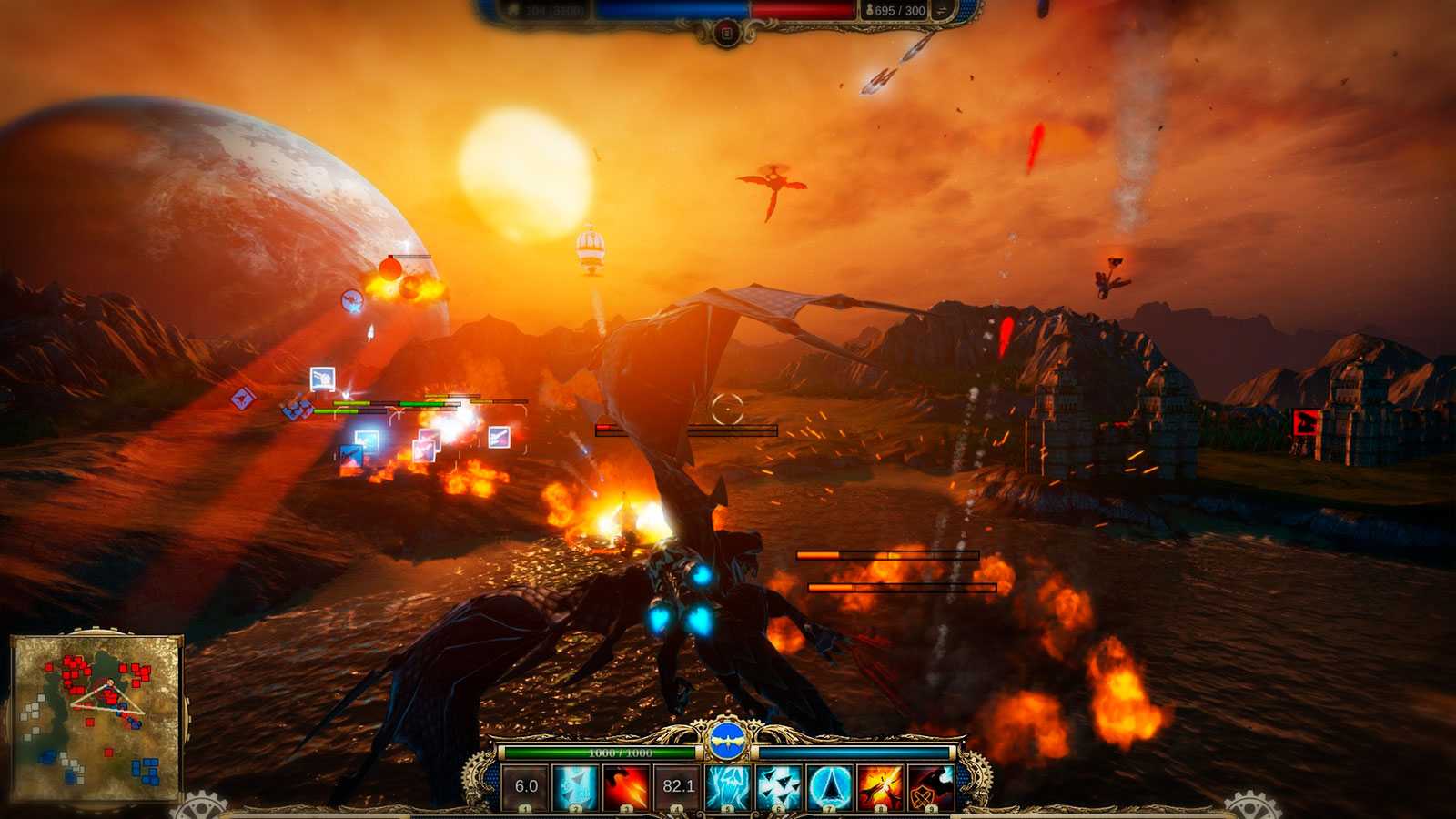Click the battlefield minimap
The image size is (1456, 819).
click(x=96, y=718)
